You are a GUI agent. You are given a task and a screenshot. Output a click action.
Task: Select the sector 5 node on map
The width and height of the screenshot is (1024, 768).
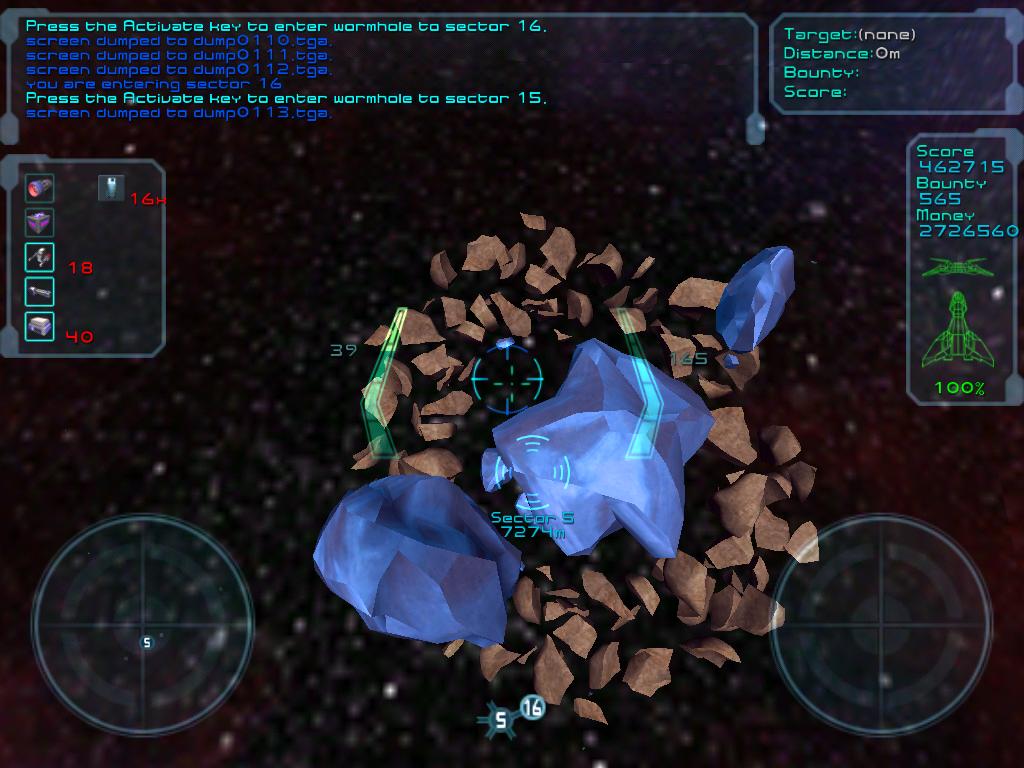click(501, 718)
